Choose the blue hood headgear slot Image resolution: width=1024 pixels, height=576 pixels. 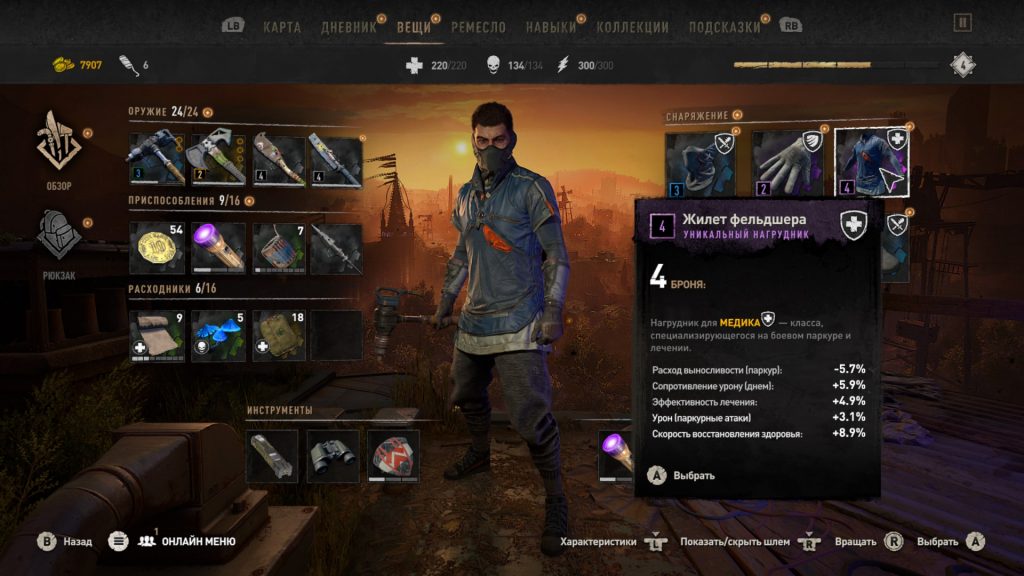click(x=701, y=162)
